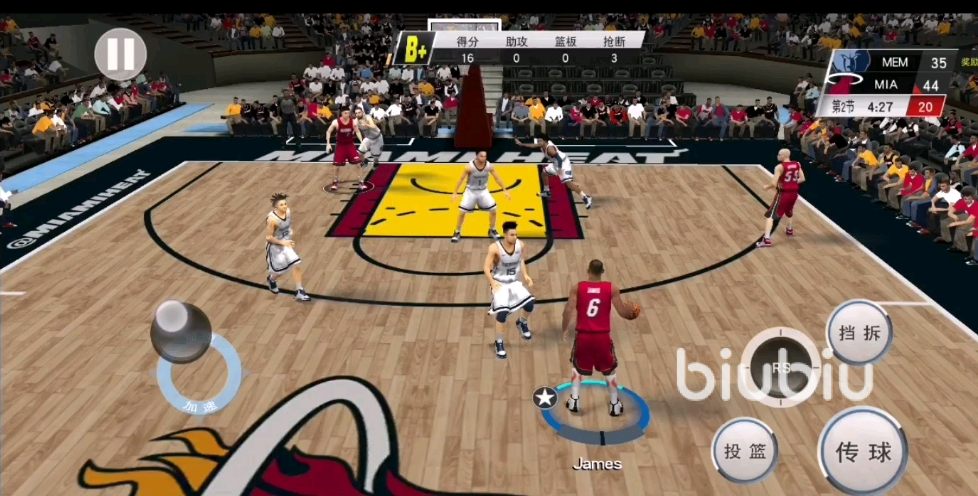This screenshot has width=978, height=496.
Task: Tap the movement joystick knob
Action: coord(181,330)
